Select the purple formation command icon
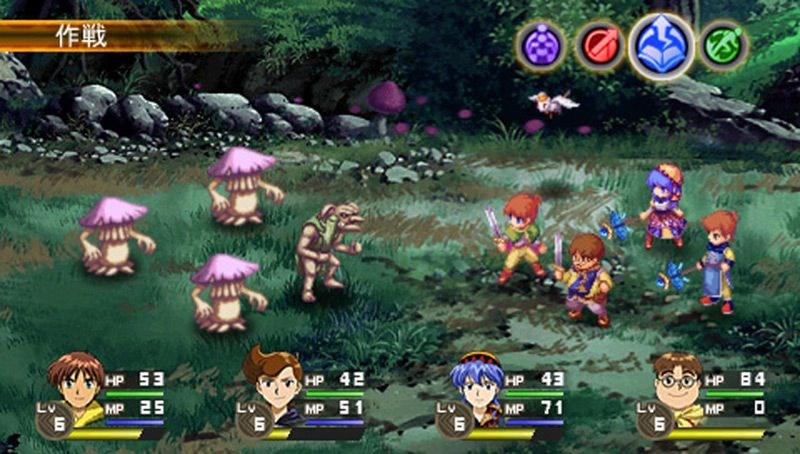 tap(541, 46)
